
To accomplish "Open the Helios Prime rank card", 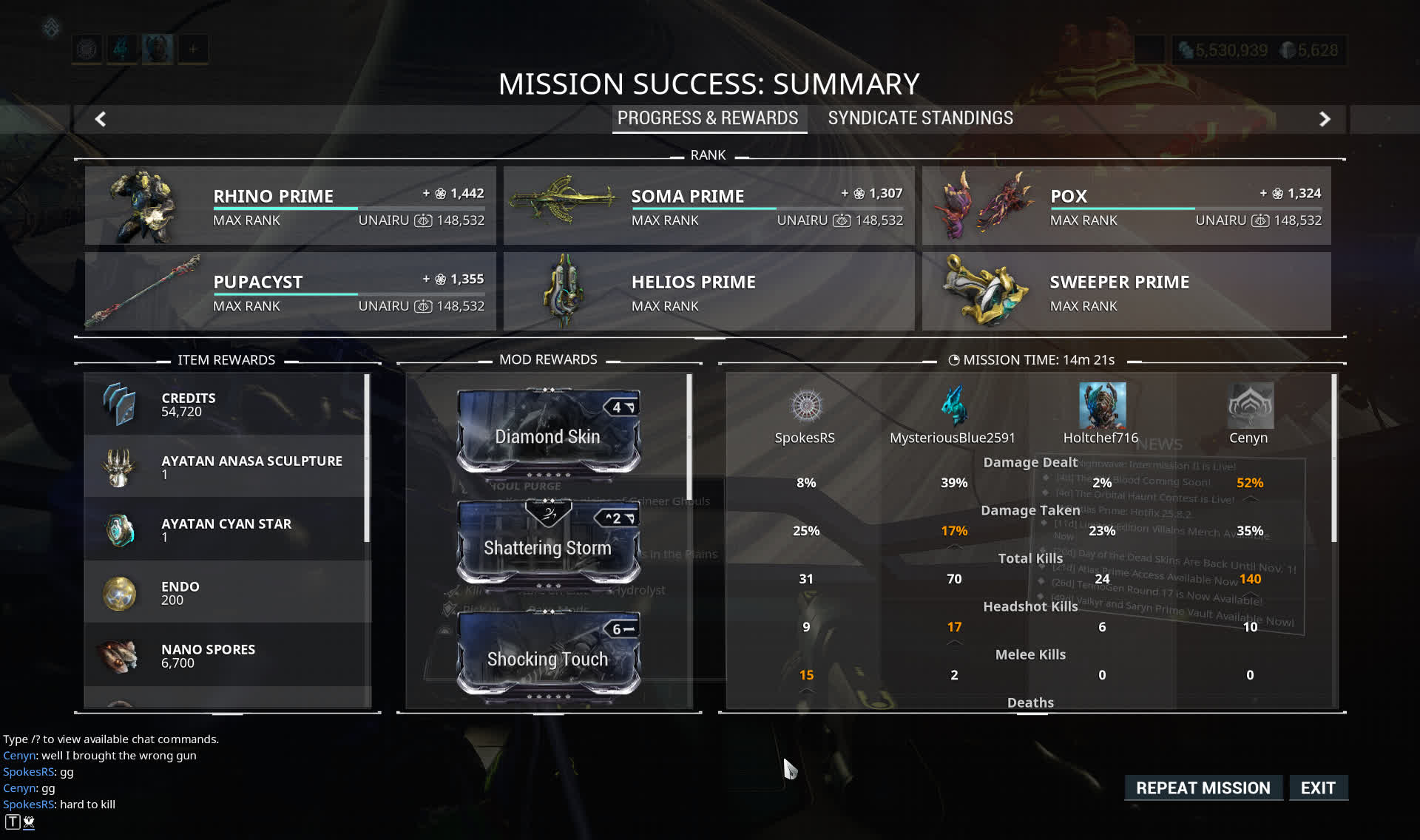I will (x=709, y=291).
